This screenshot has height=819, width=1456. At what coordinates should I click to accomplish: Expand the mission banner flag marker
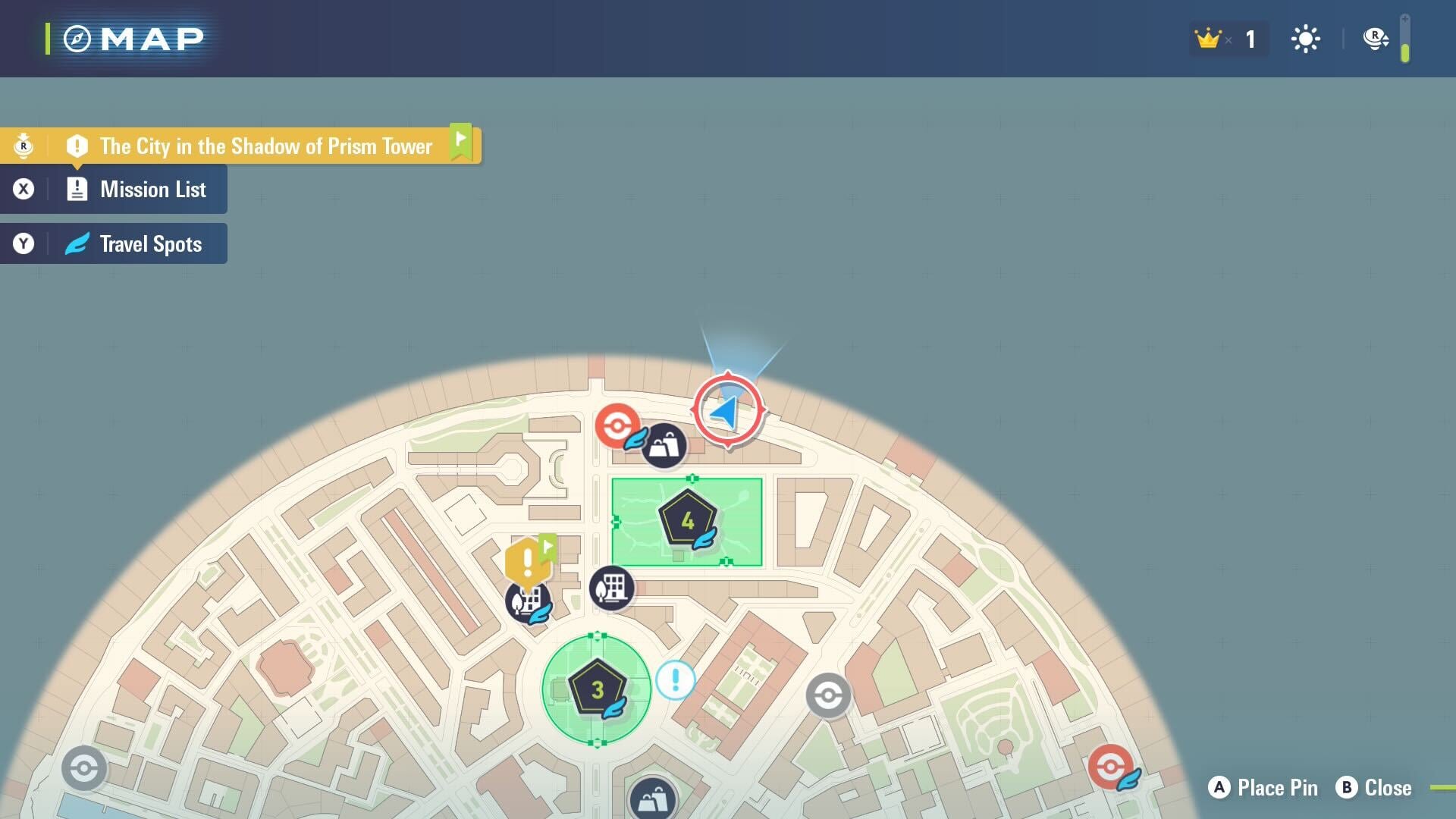tap(460, 140)
